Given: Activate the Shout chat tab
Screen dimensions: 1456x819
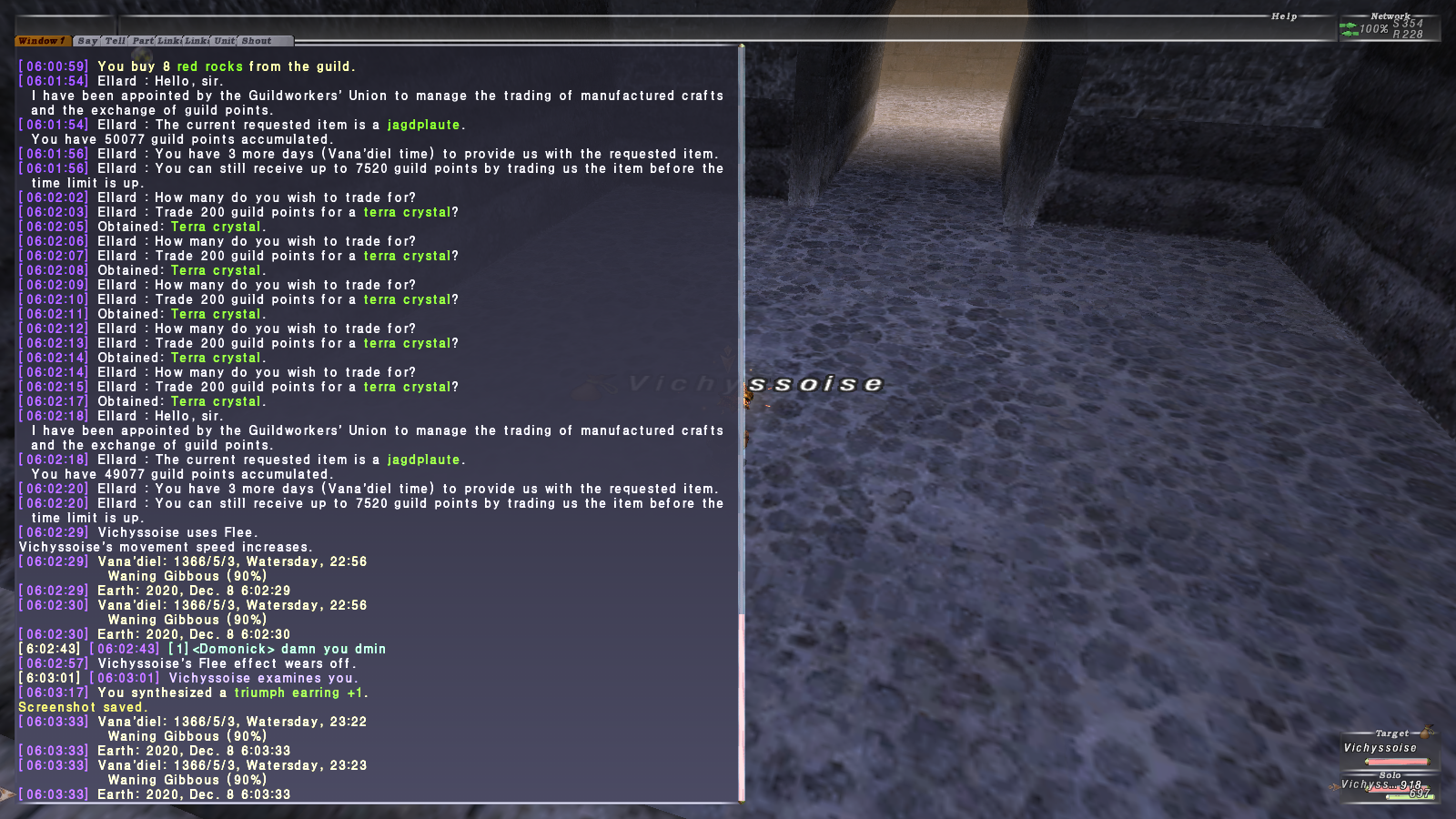Looking at the screenshot, I should [x=257, y=41].
